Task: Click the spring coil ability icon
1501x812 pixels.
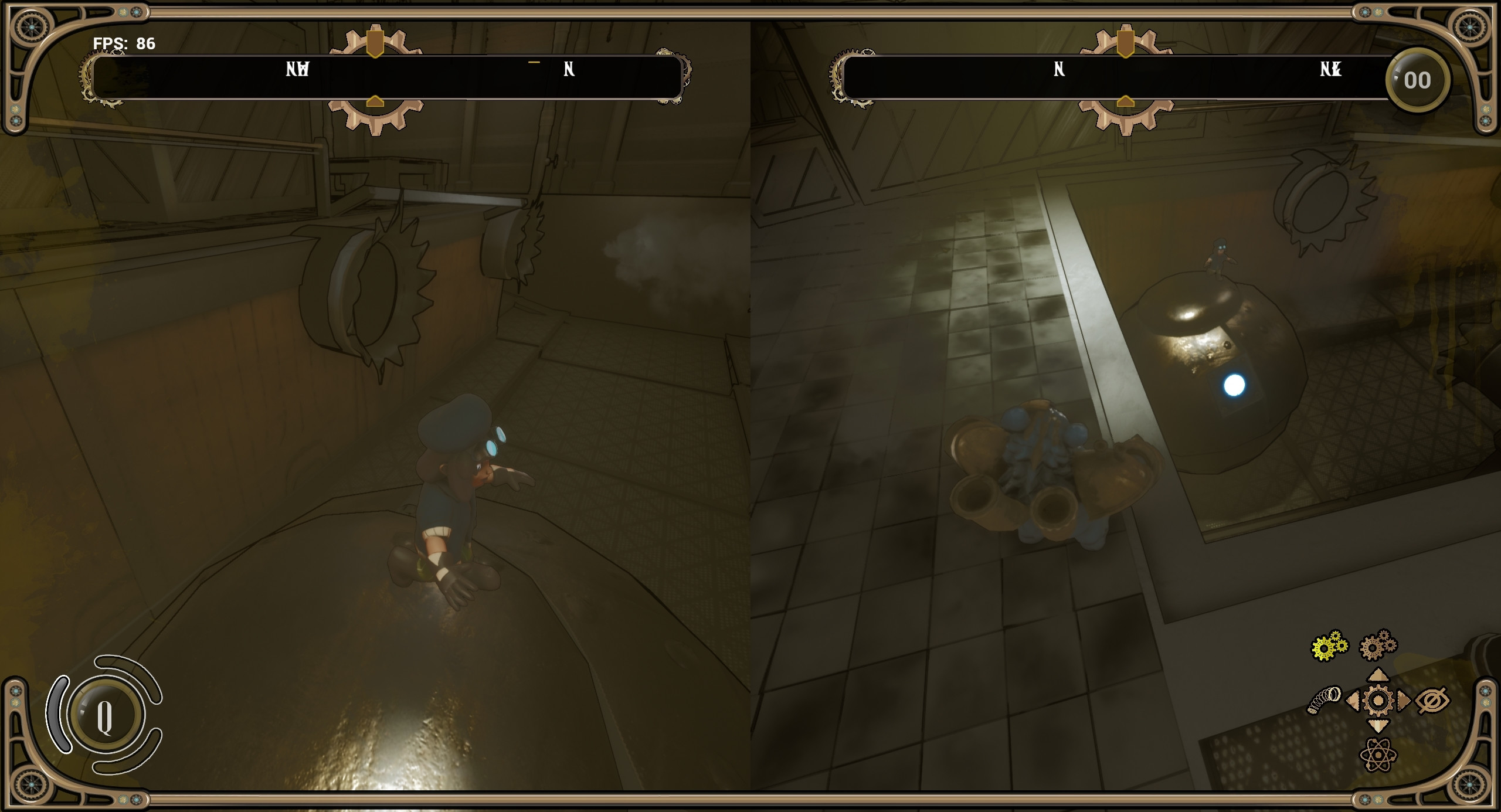Action: pyautogui.click(x=1325, y=699)
